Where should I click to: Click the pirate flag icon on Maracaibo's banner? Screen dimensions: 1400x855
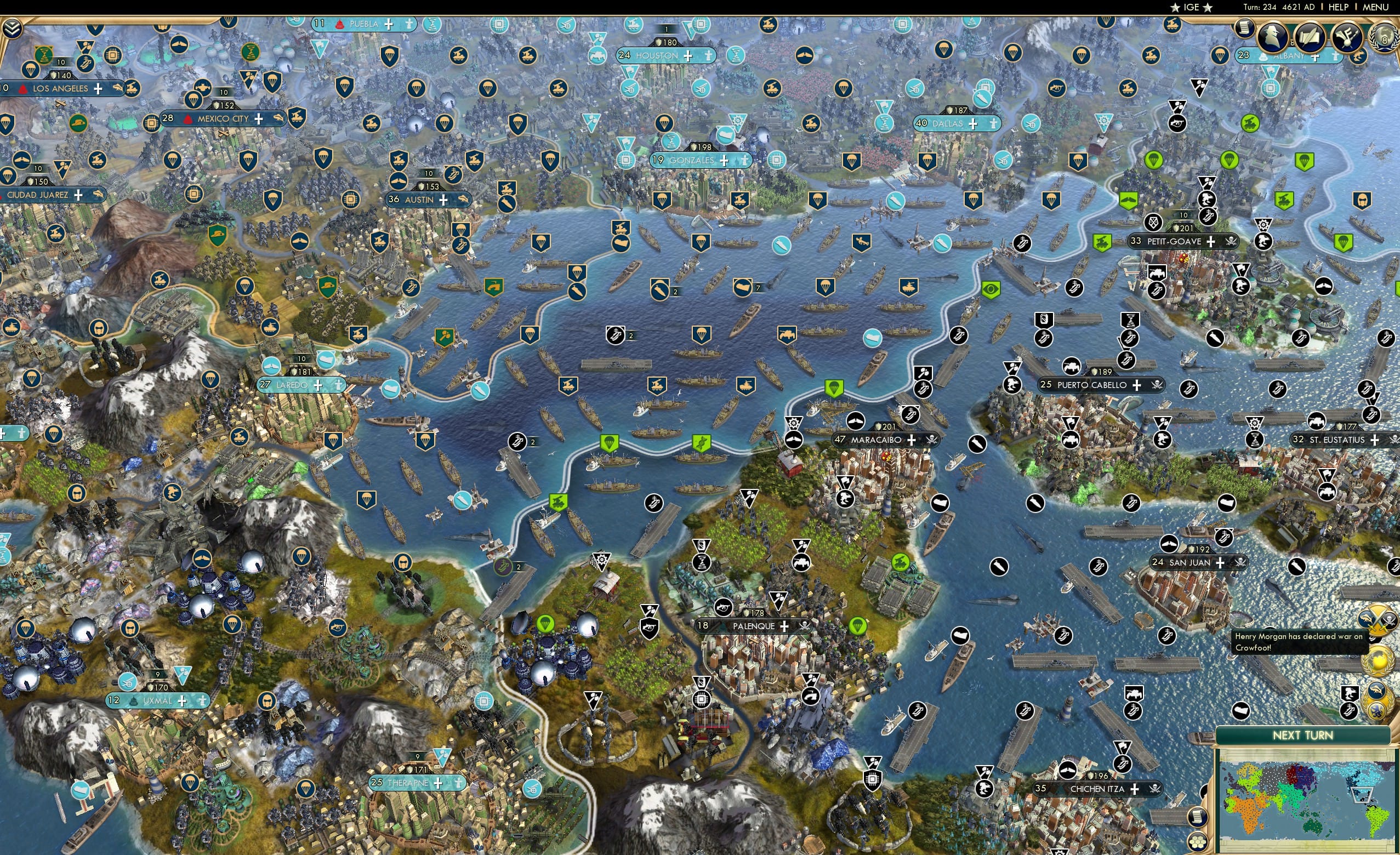click(932, 440)
